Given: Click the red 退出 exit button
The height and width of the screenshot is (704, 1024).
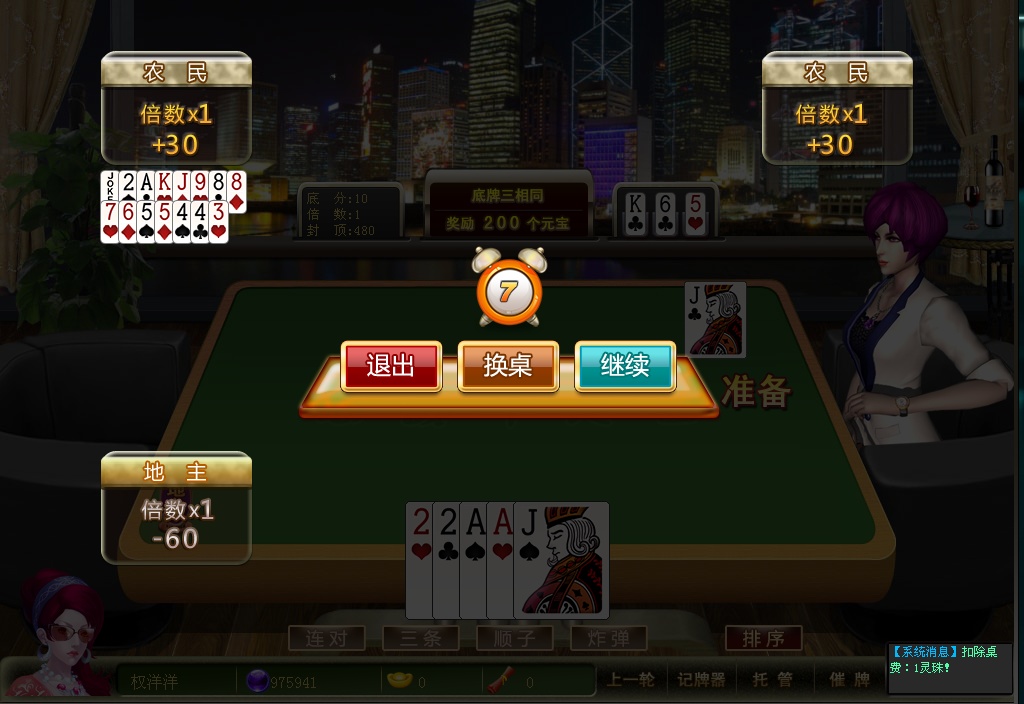Looking at the screenshot, I should pos(391,366).
